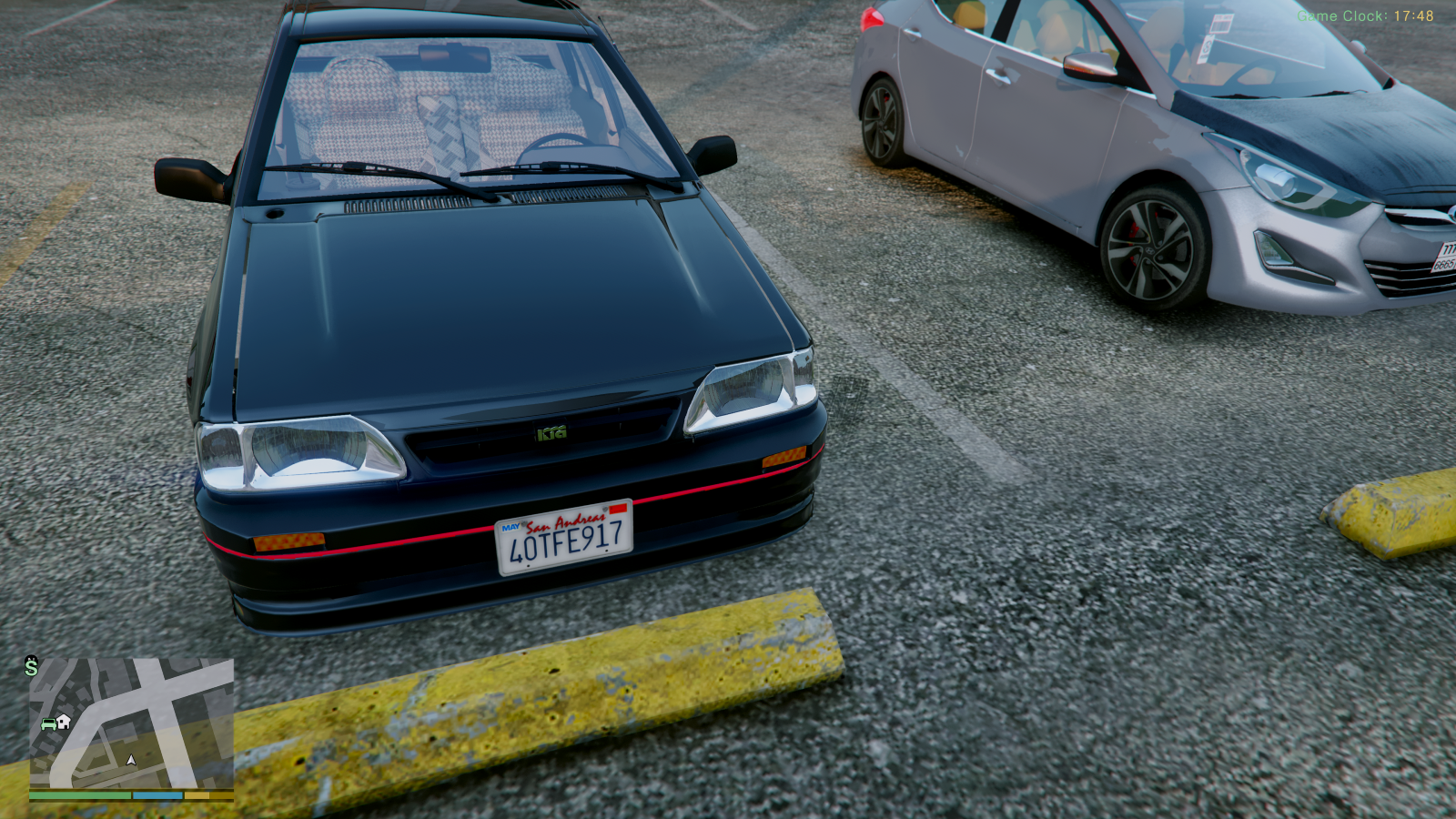Click the green S blip on minimap
Screen dimensions: 1456x819
point(32,667)
